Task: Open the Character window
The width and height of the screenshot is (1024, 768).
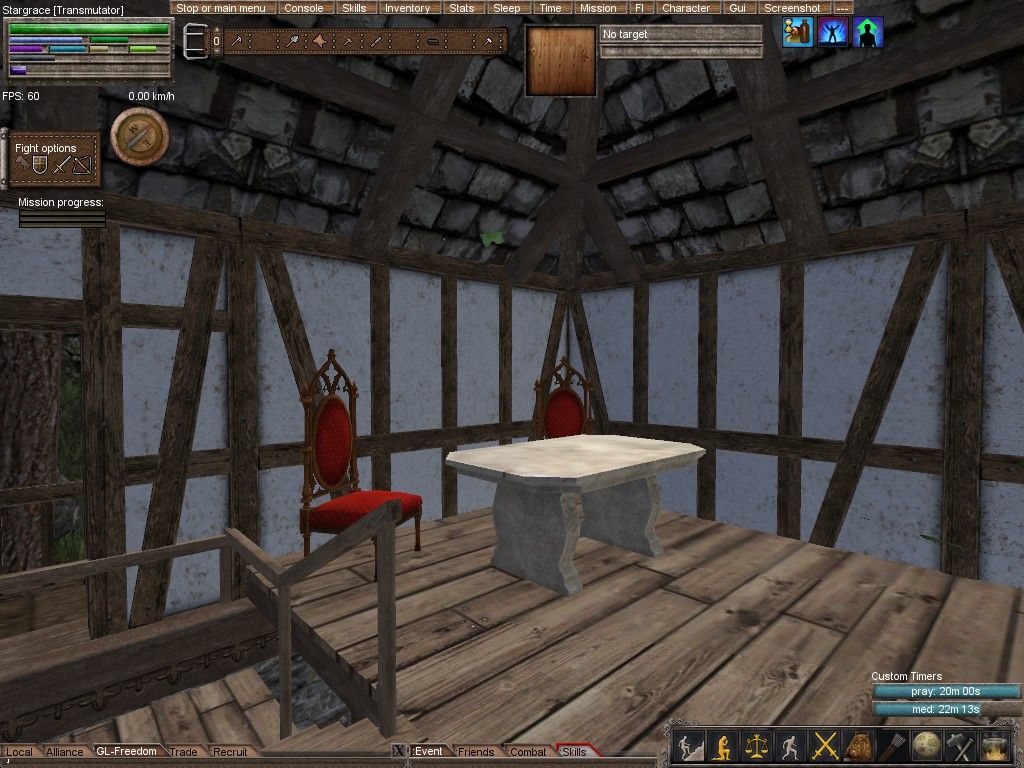Action: click(x=685, y=8)
